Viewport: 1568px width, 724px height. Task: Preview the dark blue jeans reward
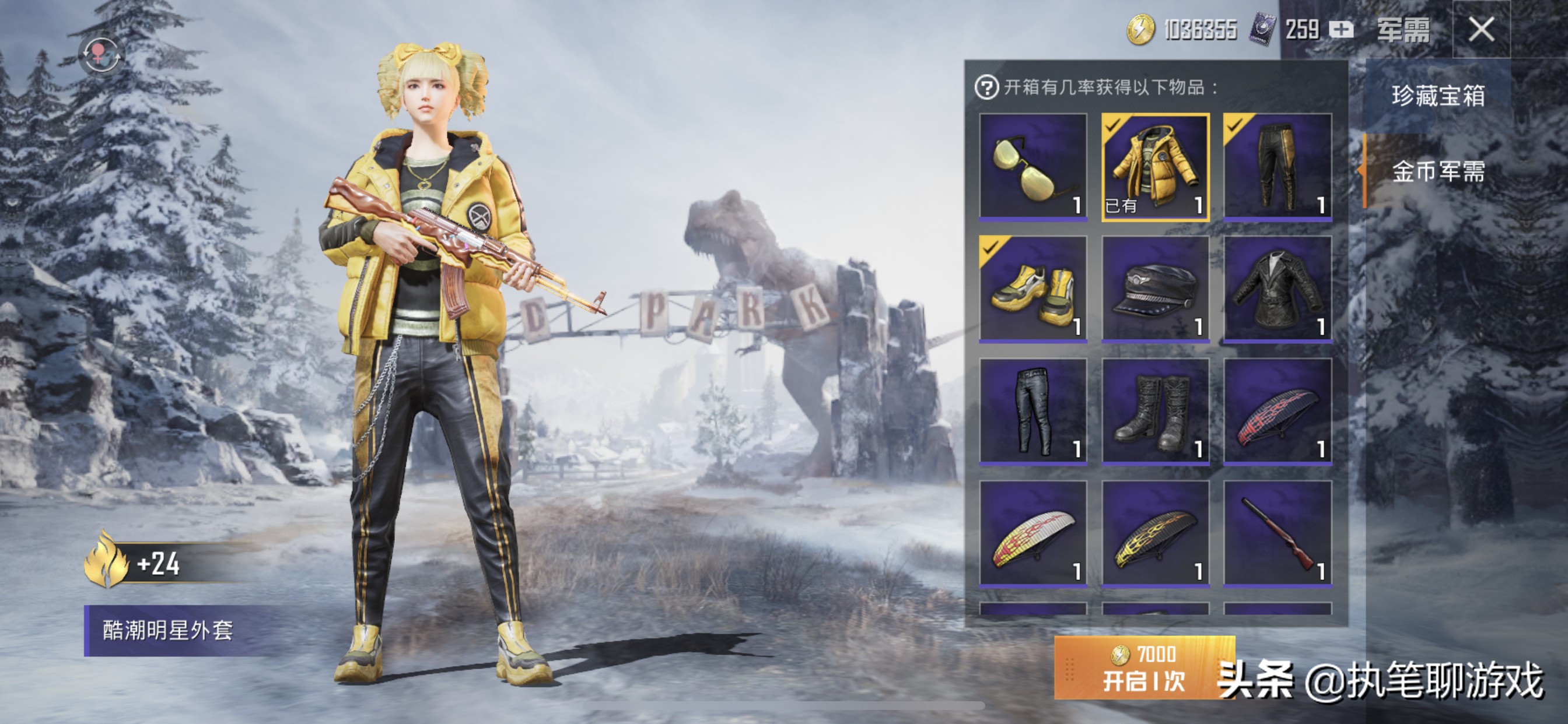pyautogui.click(x=1033, y=410)
